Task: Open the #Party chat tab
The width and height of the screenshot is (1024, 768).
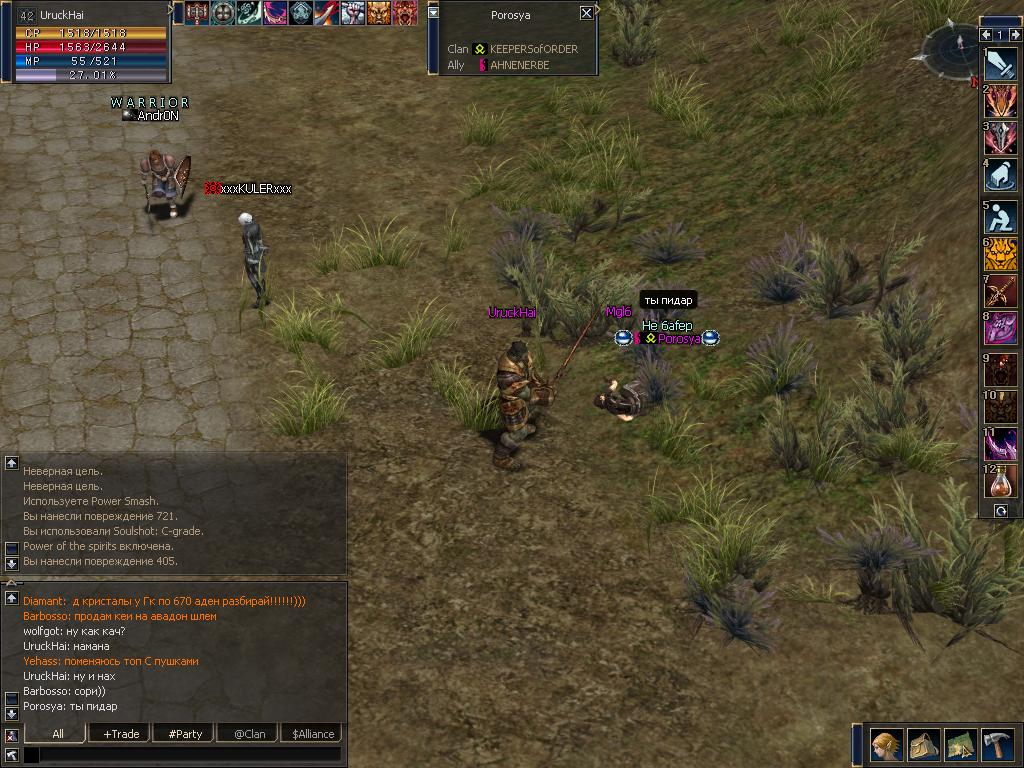Action: click(184, 734)
